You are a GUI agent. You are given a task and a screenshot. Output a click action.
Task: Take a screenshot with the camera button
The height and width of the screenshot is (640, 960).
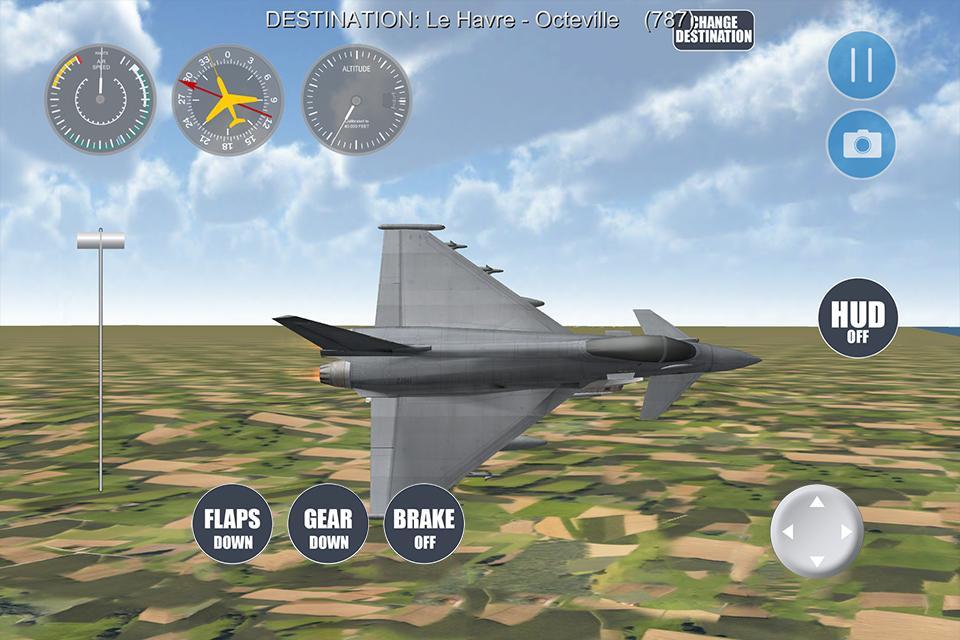point(861,144)
